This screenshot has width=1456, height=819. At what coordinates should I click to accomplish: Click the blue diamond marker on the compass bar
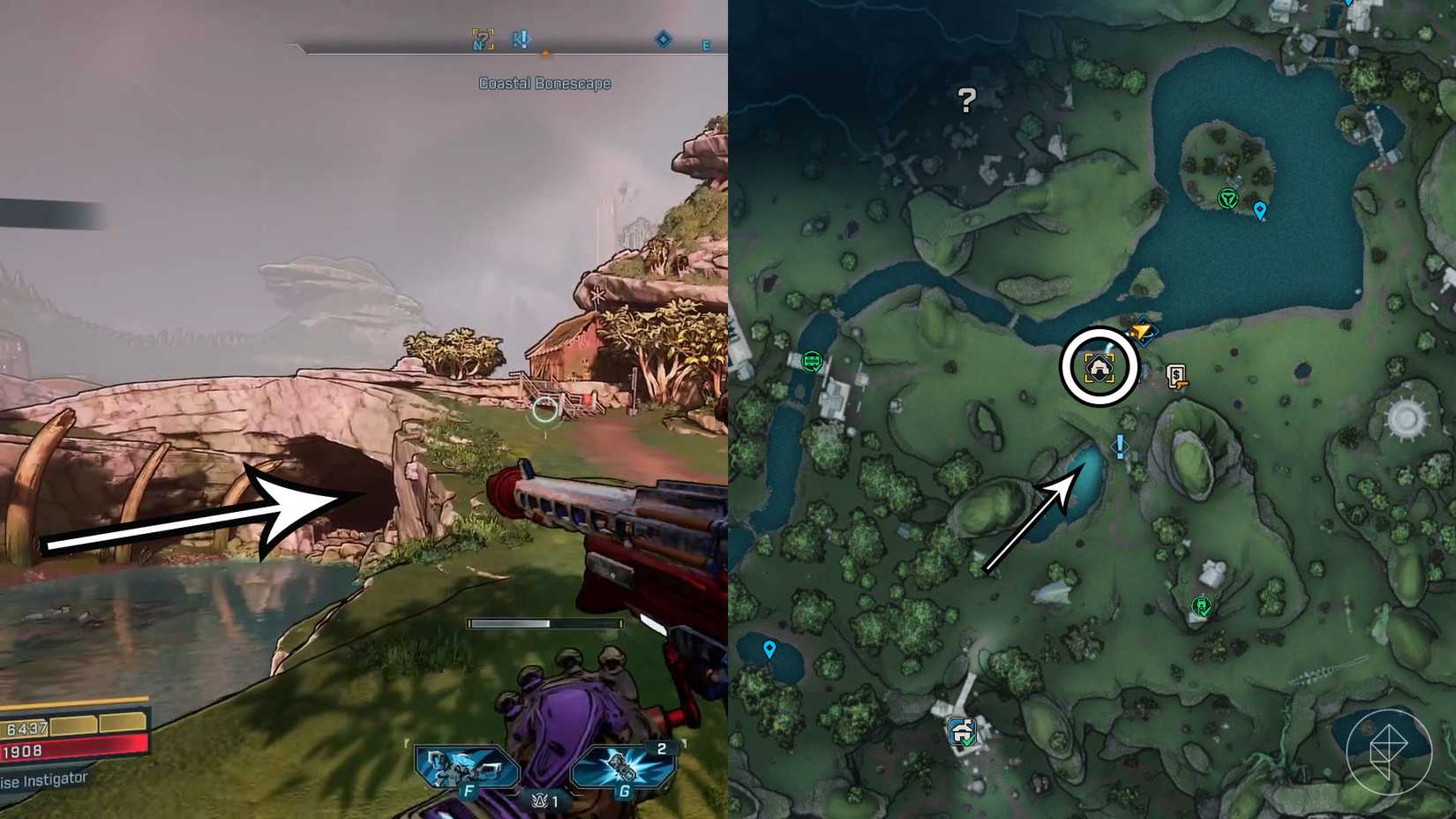coord(662,39)
